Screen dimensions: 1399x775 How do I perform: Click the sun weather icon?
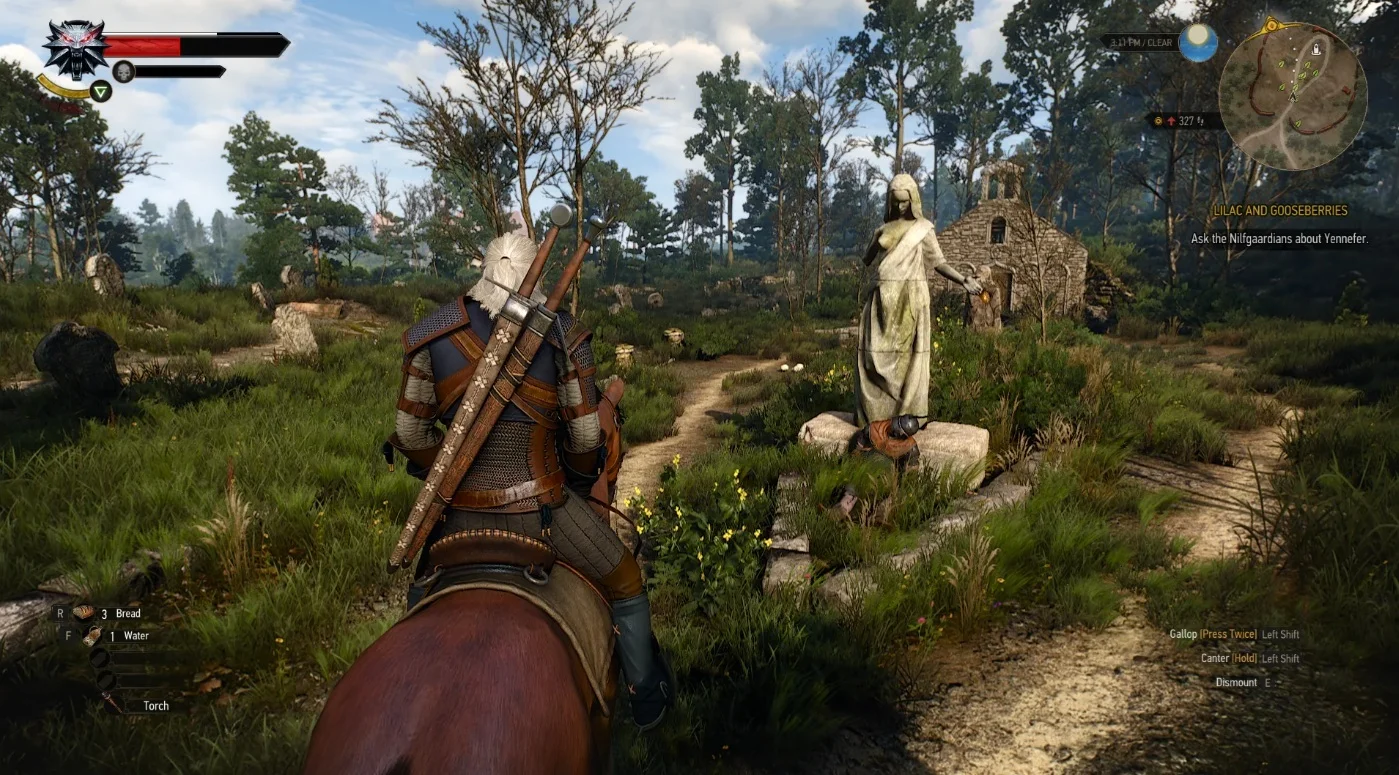tap(1197, 42)
